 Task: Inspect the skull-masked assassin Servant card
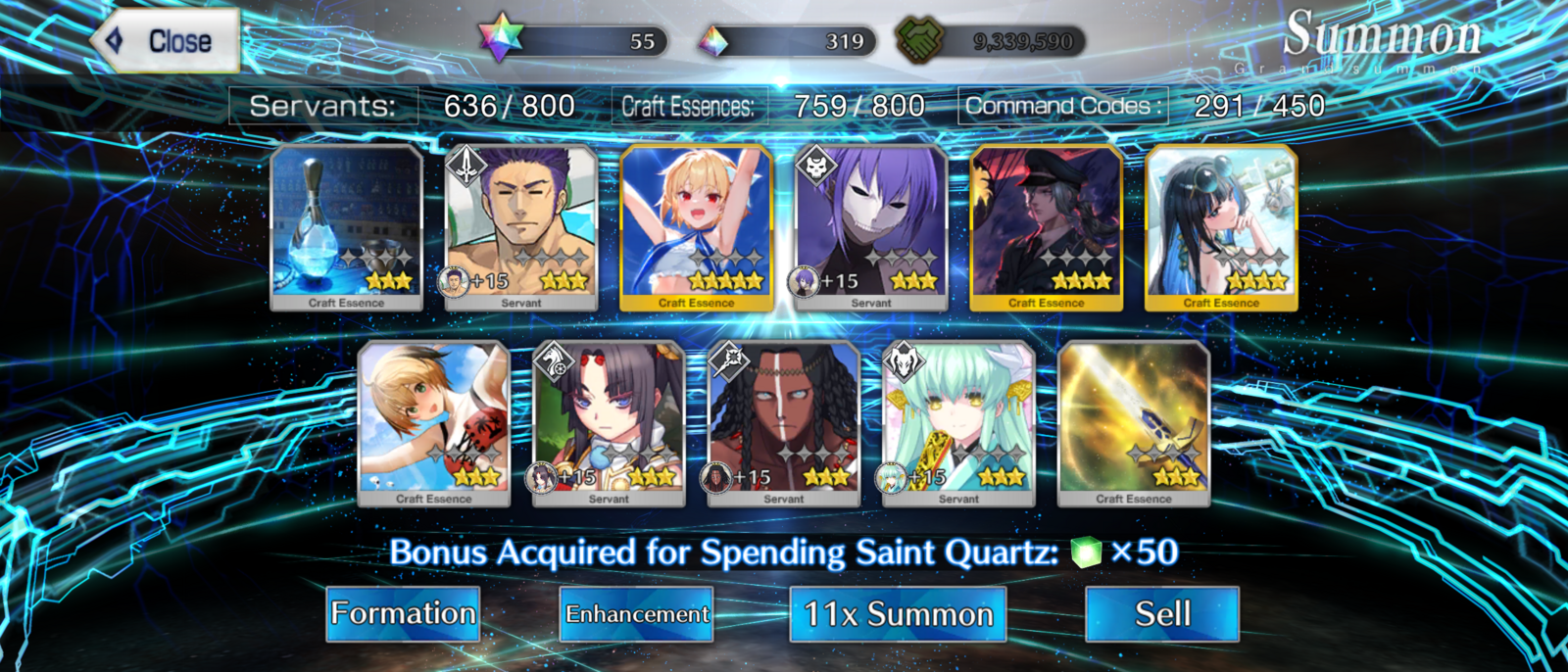click(871, 225)
